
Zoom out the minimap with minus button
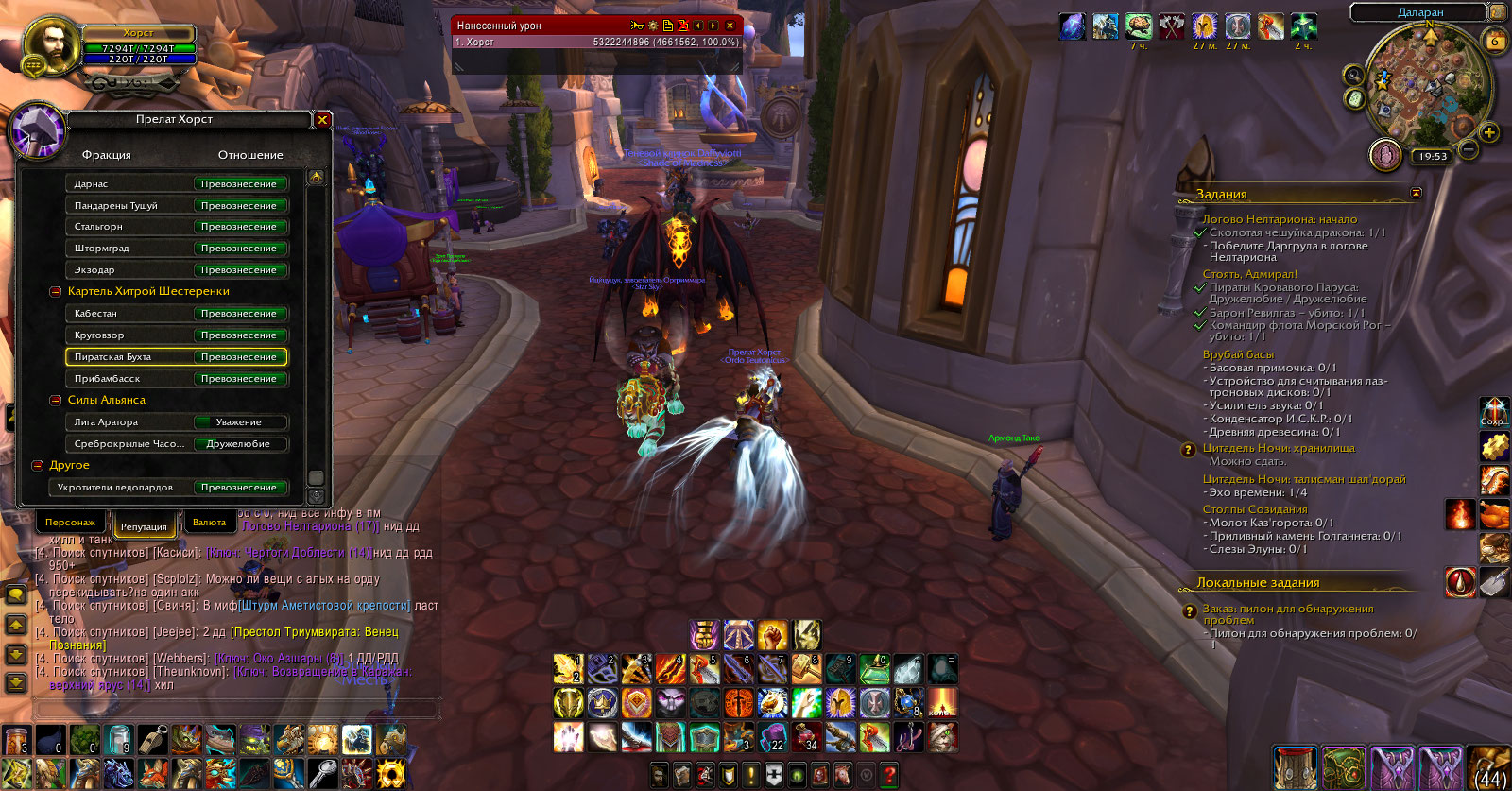(x=1469, y=148)
